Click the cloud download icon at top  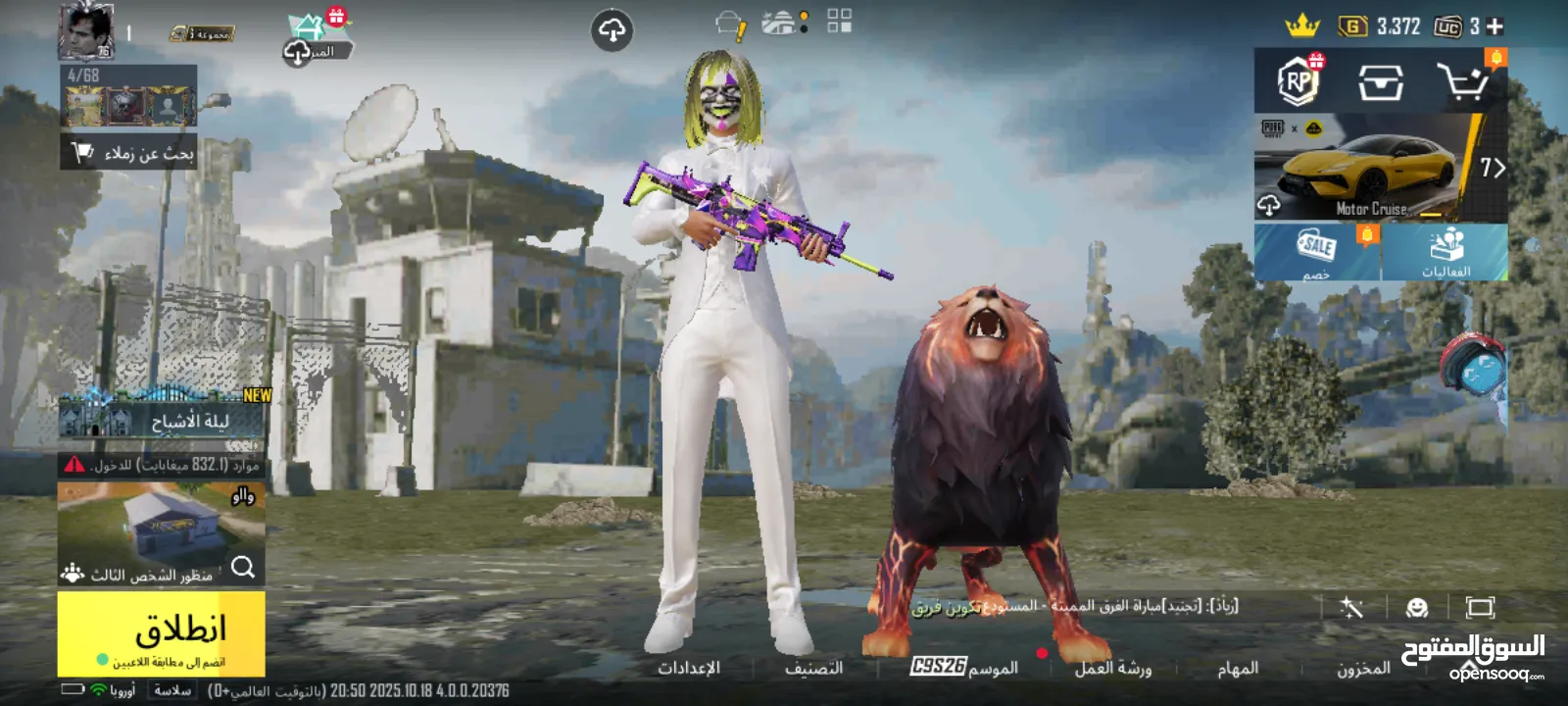point(612,31)
